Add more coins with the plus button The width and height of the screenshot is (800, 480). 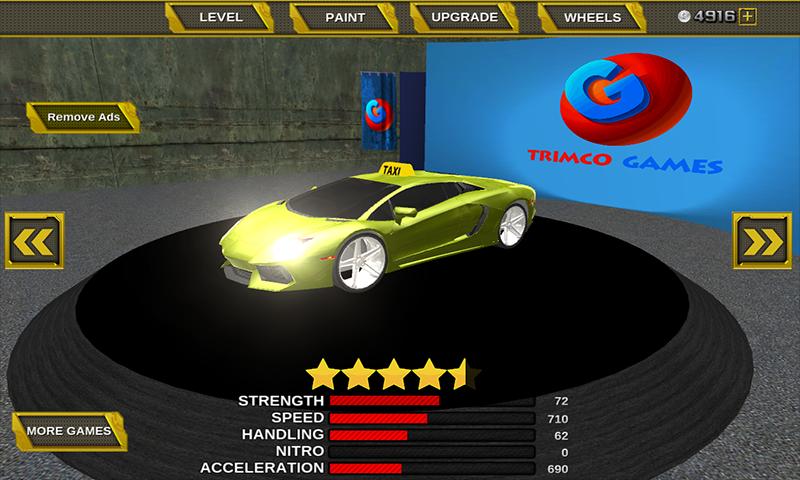[748, 16]
